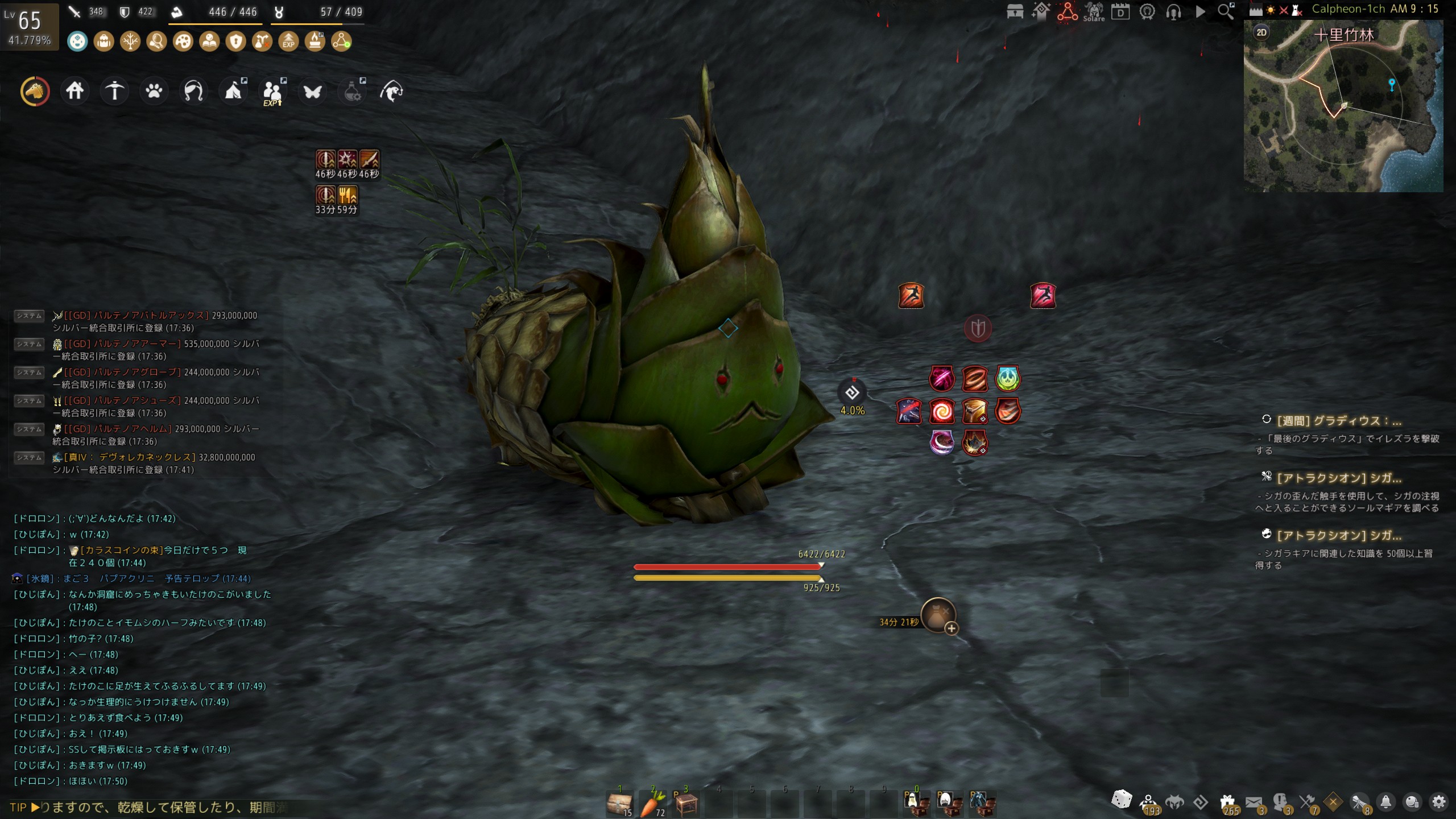Image resolution: width=1456 pixels, height=819 pixels.
Task: Open the calendar icon in top bar
Action: 1120,11
